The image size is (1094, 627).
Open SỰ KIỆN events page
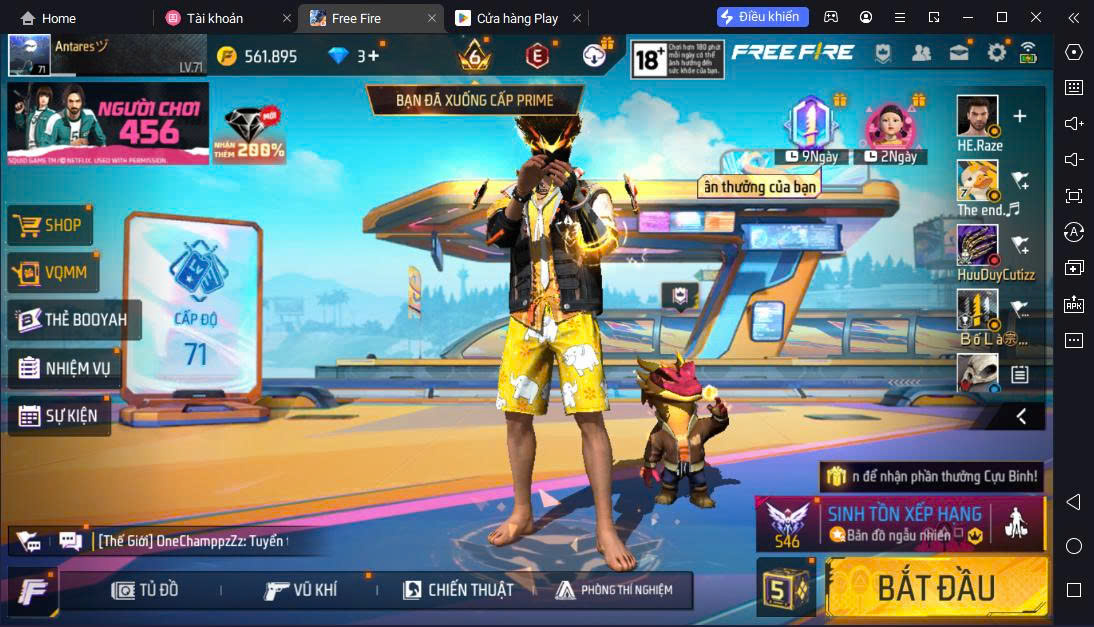point(59,415)
